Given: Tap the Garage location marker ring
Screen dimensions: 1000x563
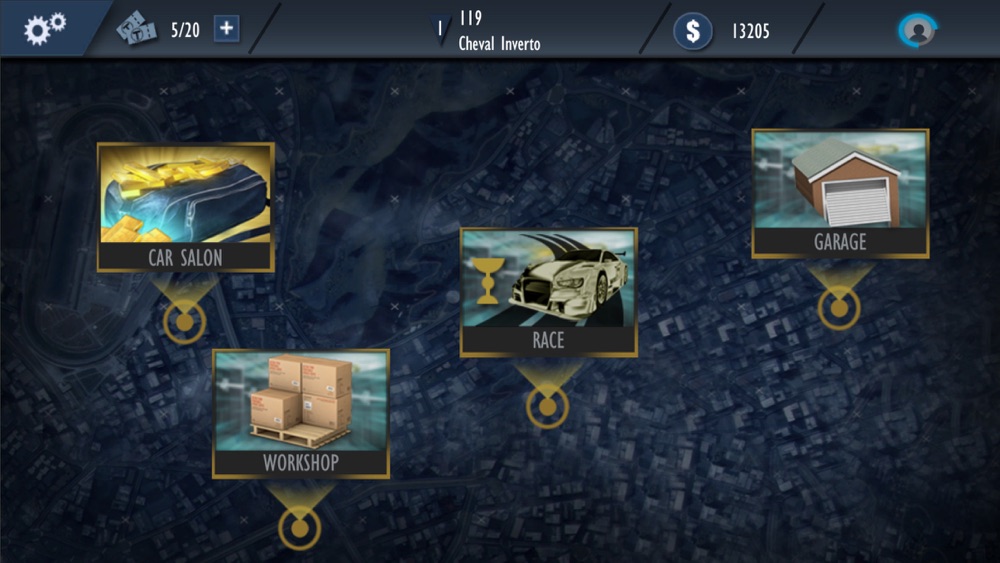Looking at the screenshot, I should tap(839, 308).
